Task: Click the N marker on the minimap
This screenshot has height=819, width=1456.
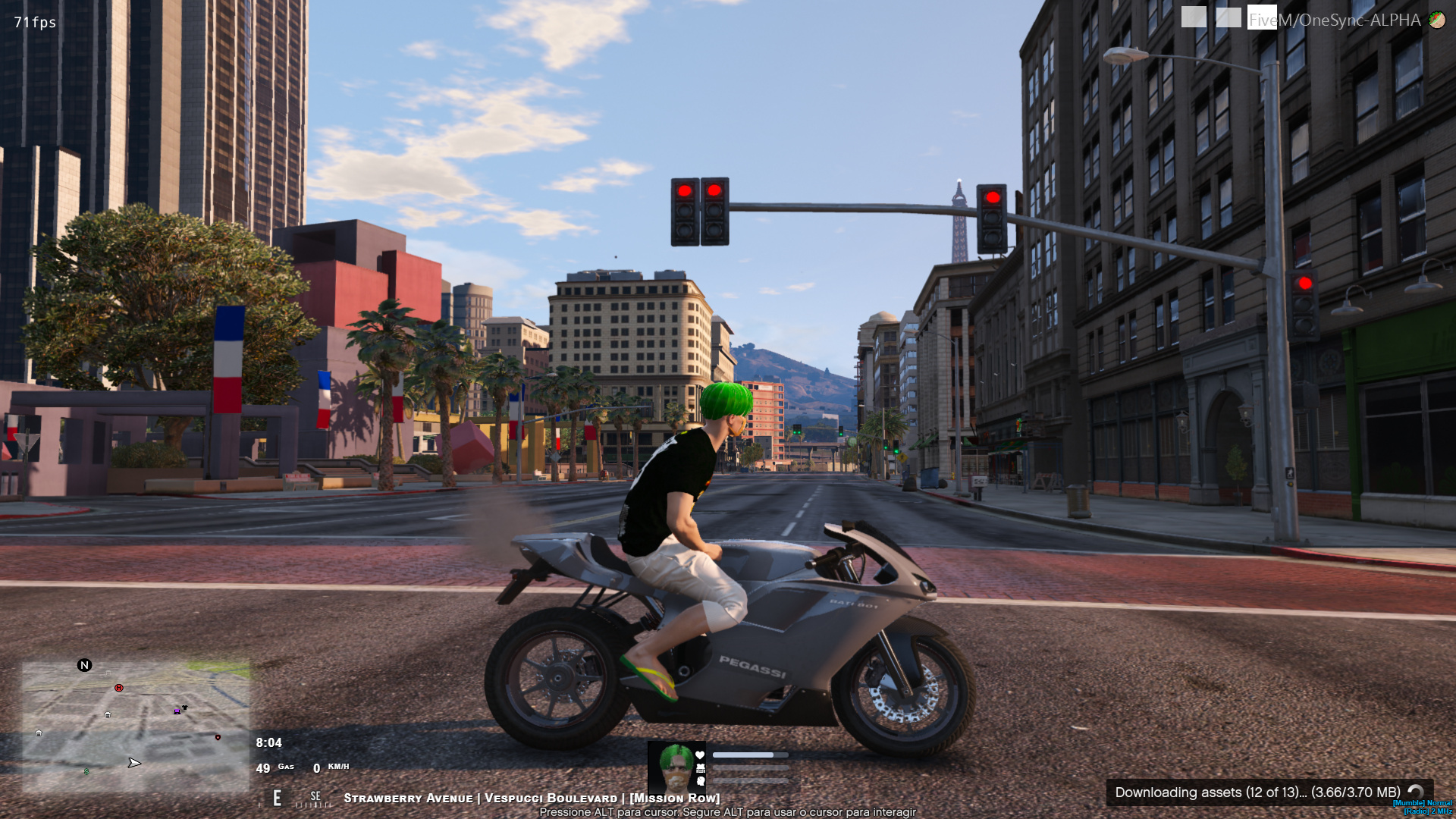Action: click(x=85, y=665)
